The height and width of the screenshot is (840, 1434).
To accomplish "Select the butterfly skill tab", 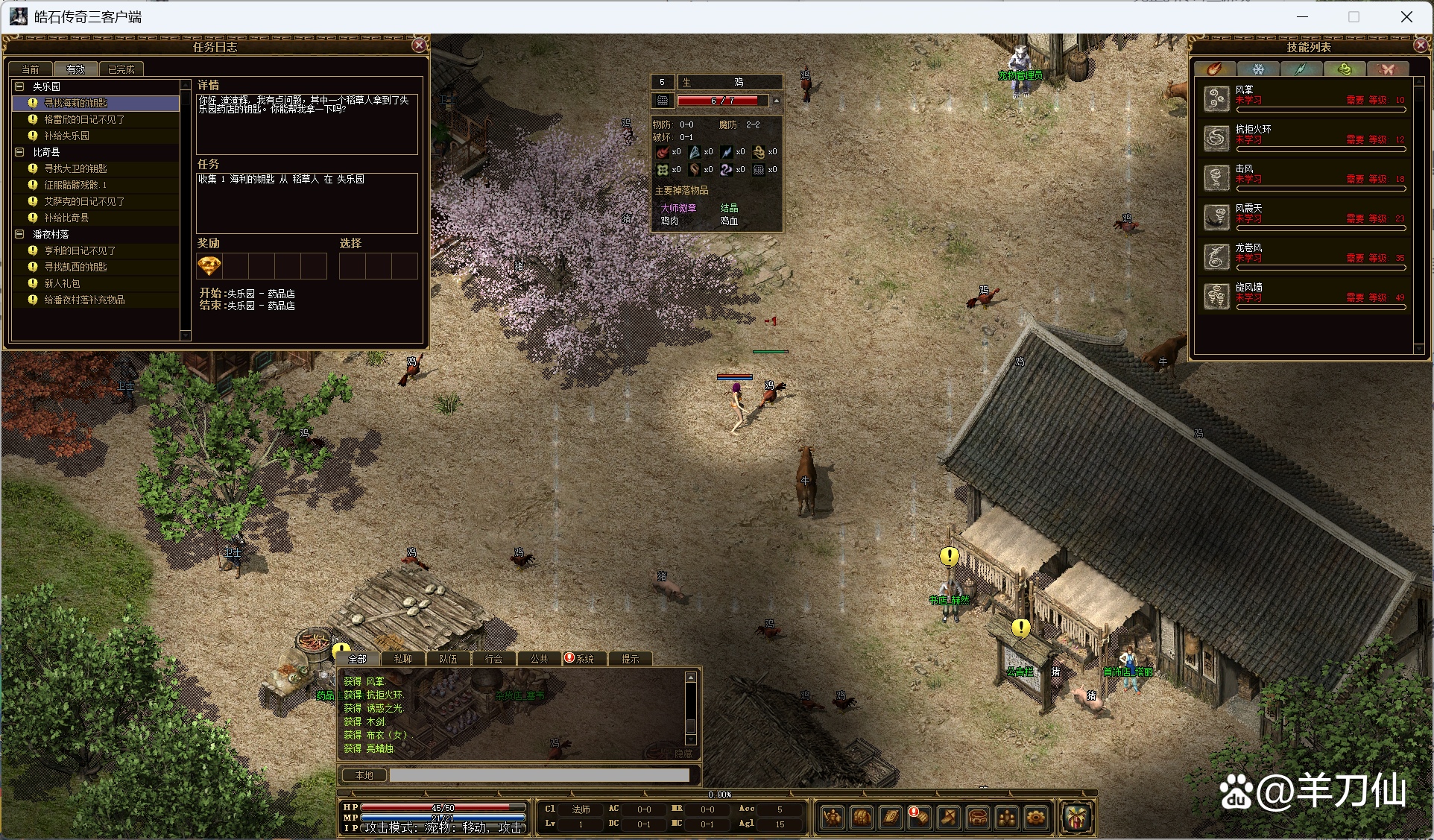I will click(1386, 69).
